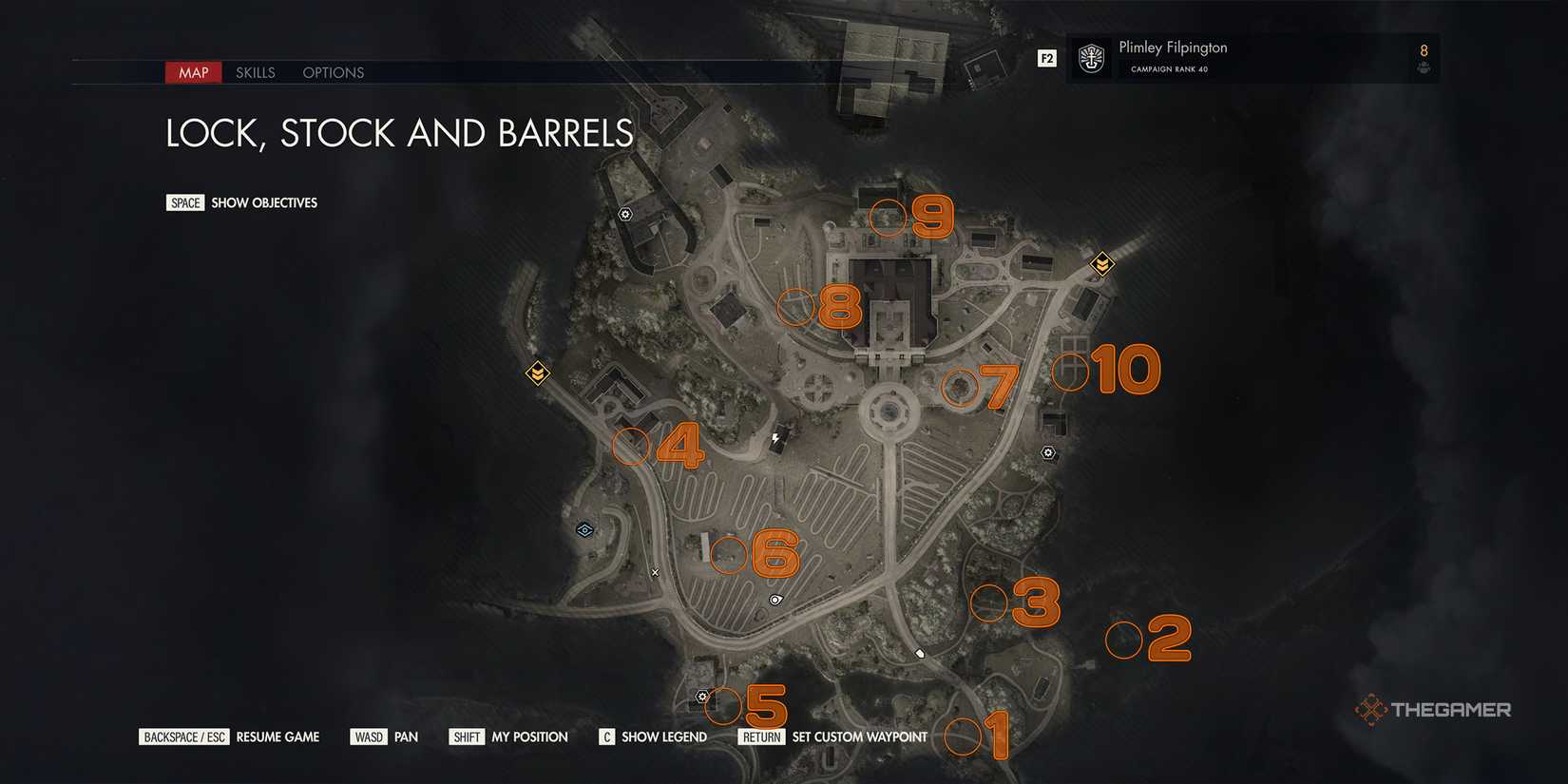Select the MAP tab
The image size is (1568, 784).
(x=193, y=72)
